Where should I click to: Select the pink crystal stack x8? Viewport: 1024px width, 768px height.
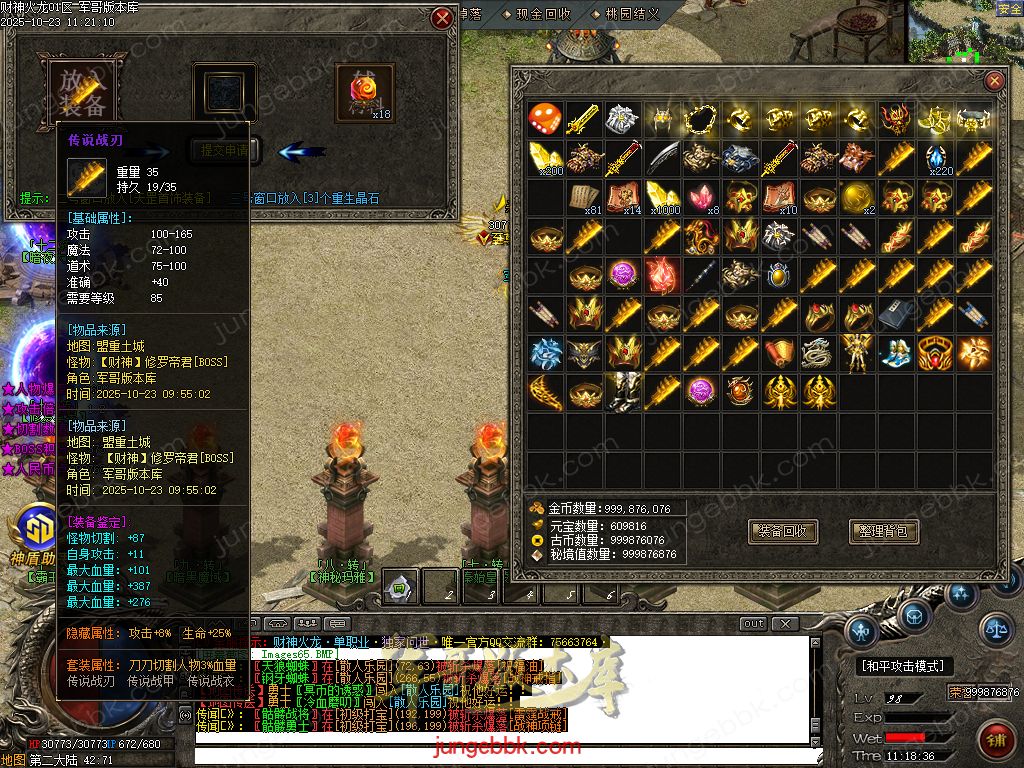pyautogui.click(x=700, y=197)
